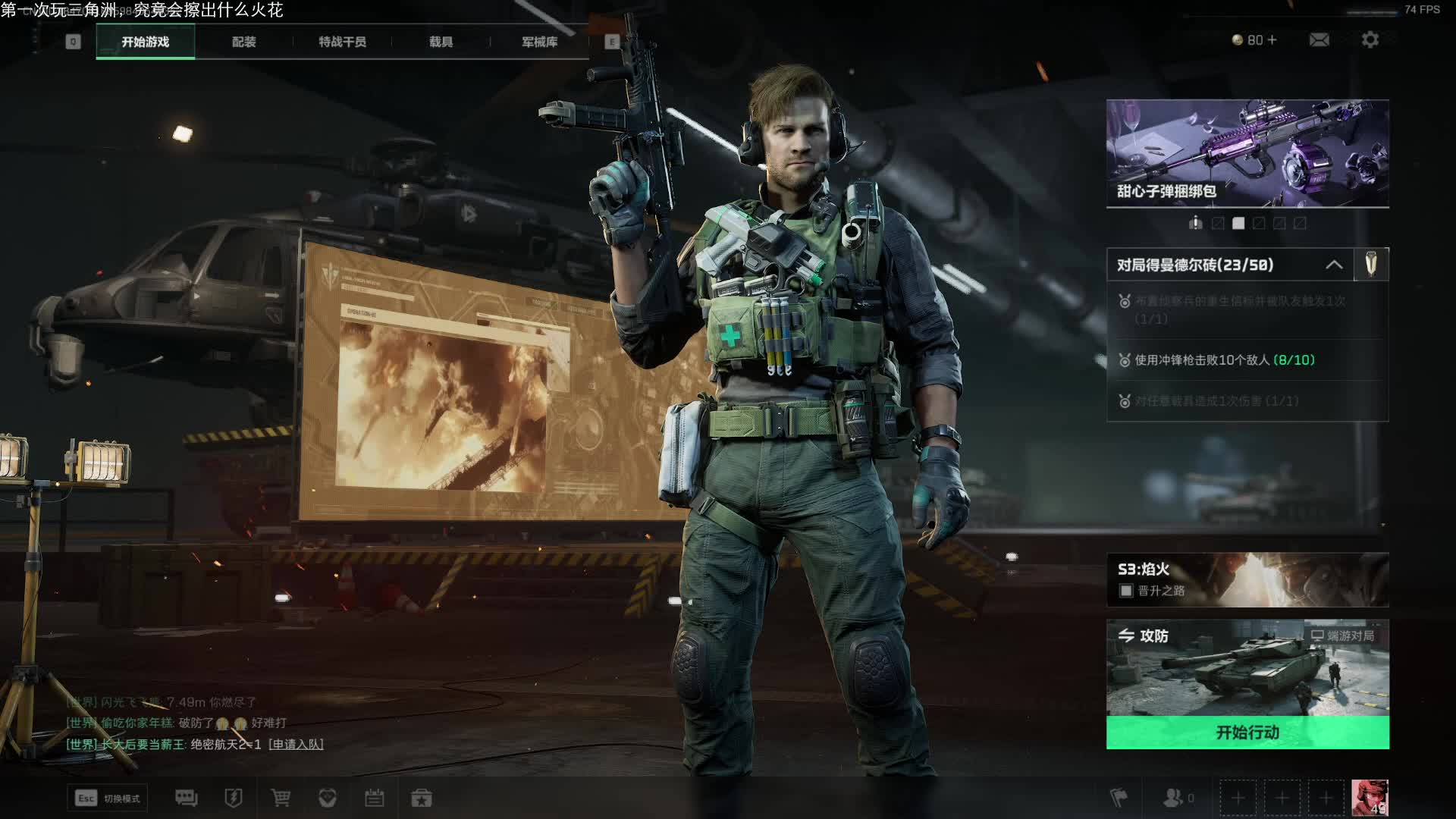This screenshot has width=1456, height=819.
Task: Collapse the 对局得曼德尔砖 mission panel
Action: point(1334,265)
